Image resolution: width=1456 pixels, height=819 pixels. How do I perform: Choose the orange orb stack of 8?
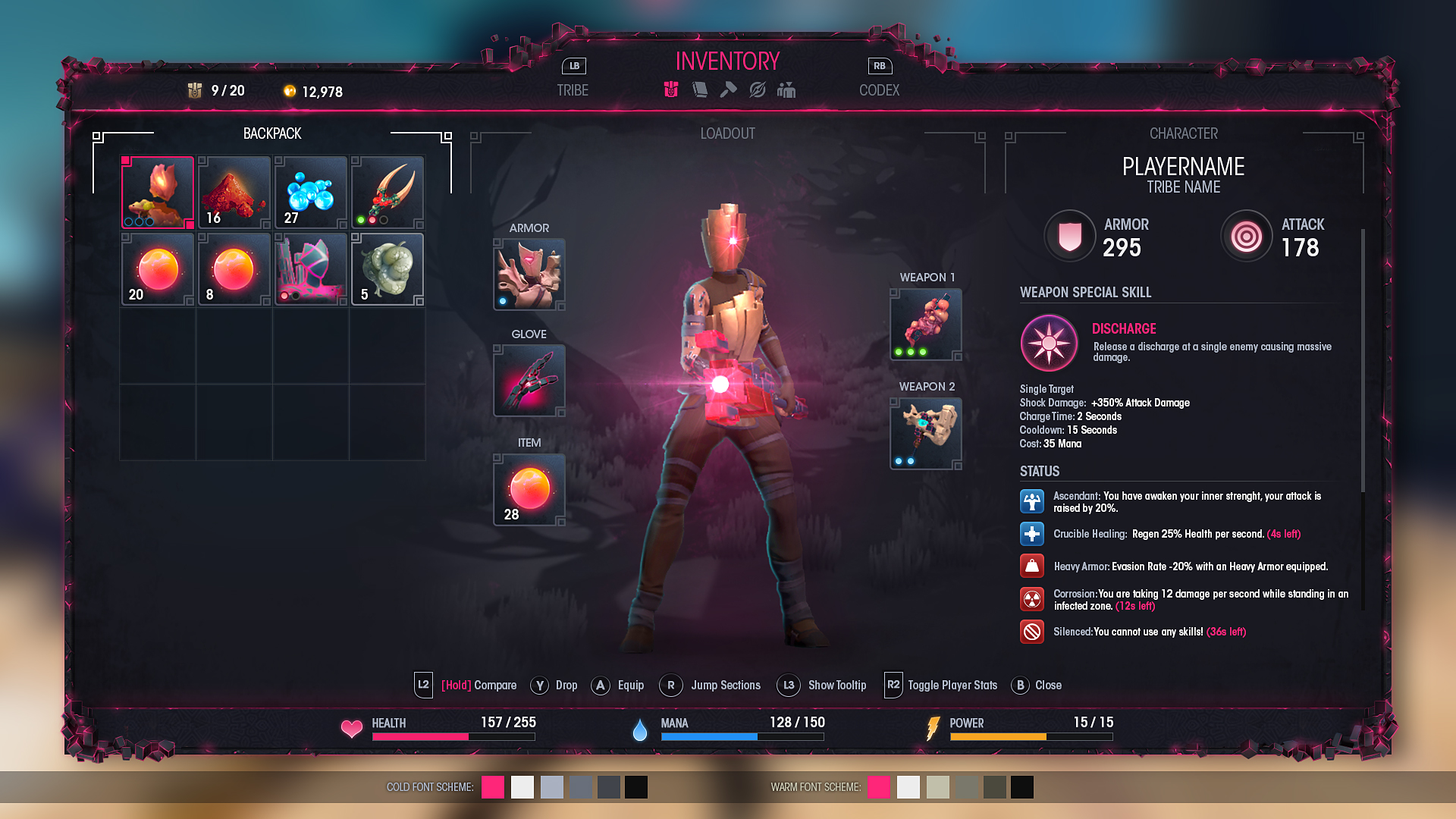coord(234,269)
